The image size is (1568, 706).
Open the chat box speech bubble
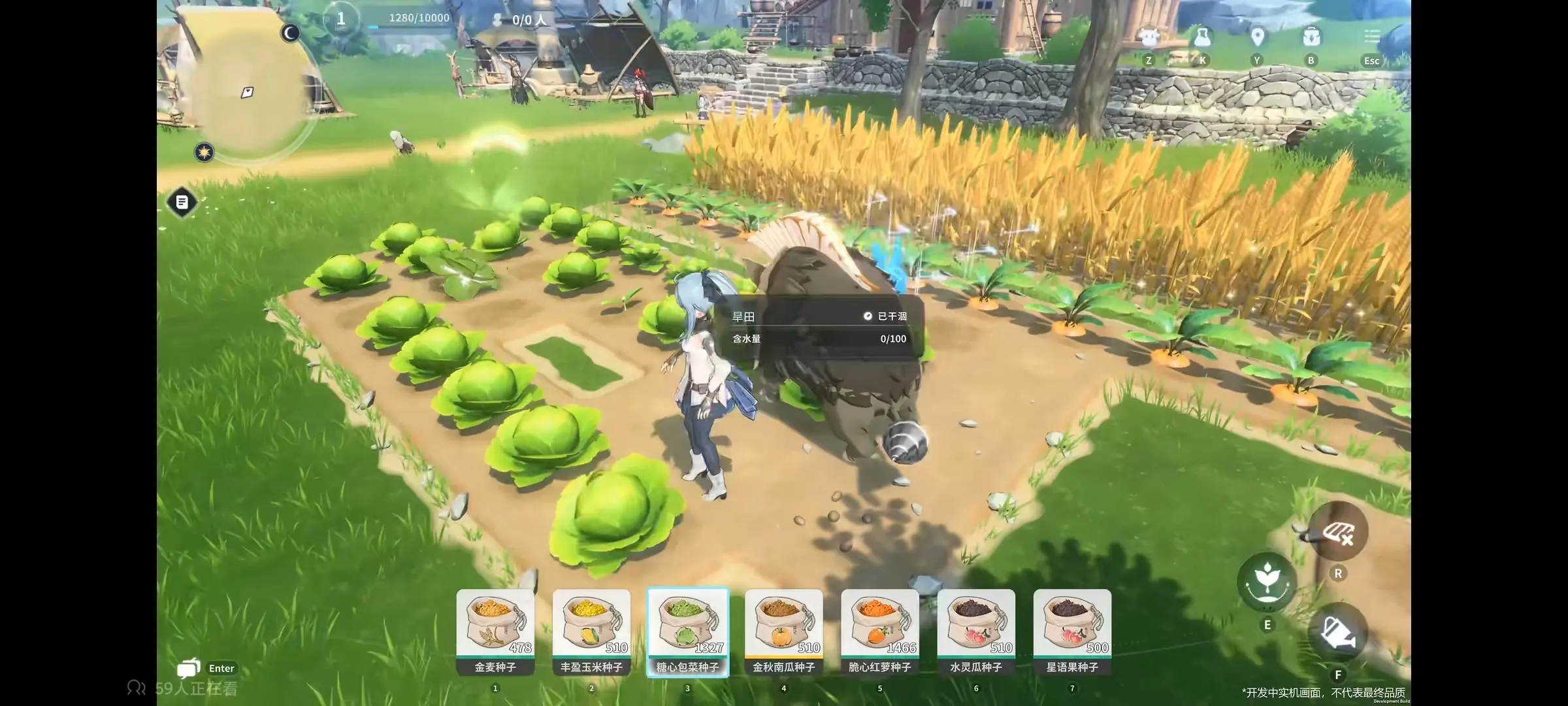[x=188, y=668]
